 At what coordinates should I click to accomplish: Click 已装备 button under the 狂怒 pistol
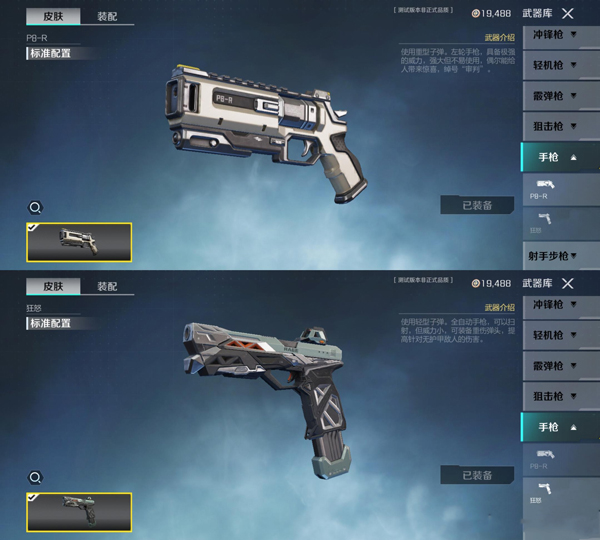476,475
